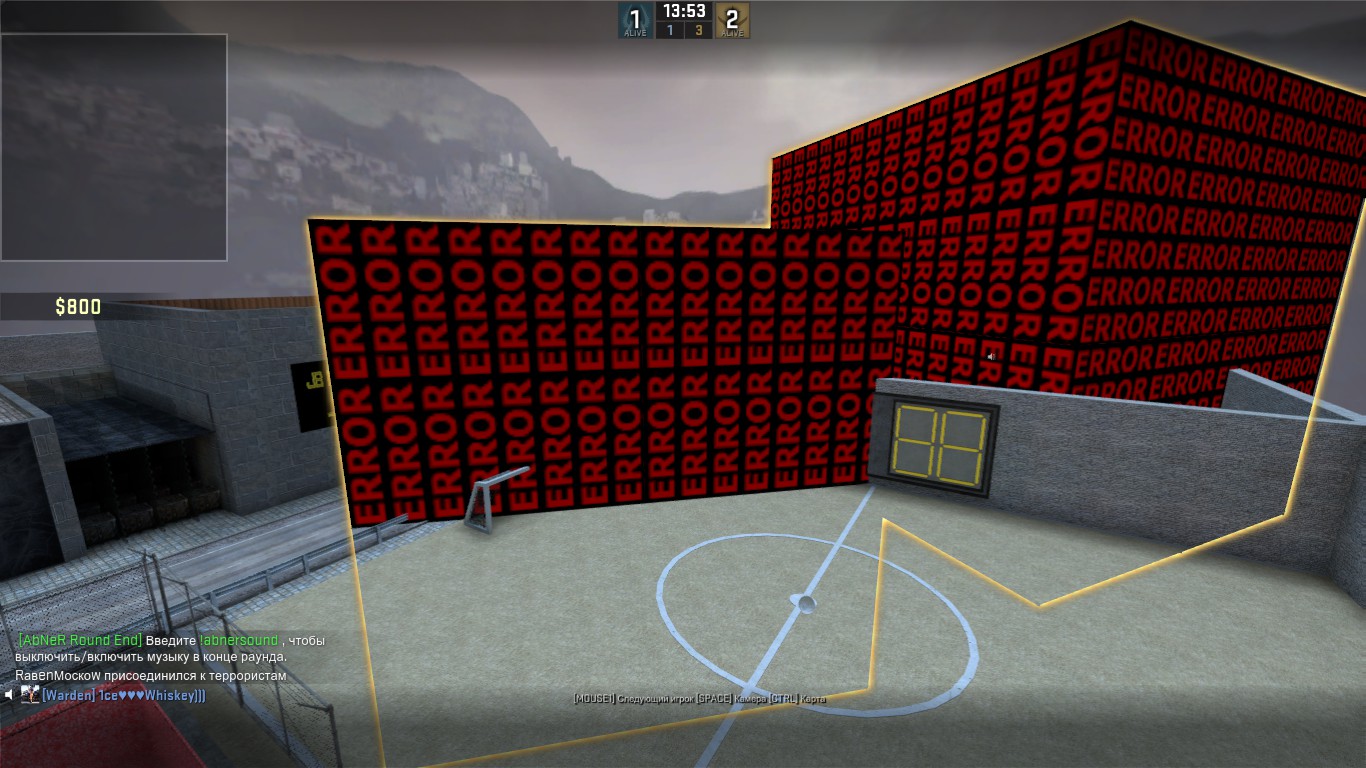Click the speaker icon beside the Warden's name
This screenshot has height=768, width=1366.
[x=10, y=694]
